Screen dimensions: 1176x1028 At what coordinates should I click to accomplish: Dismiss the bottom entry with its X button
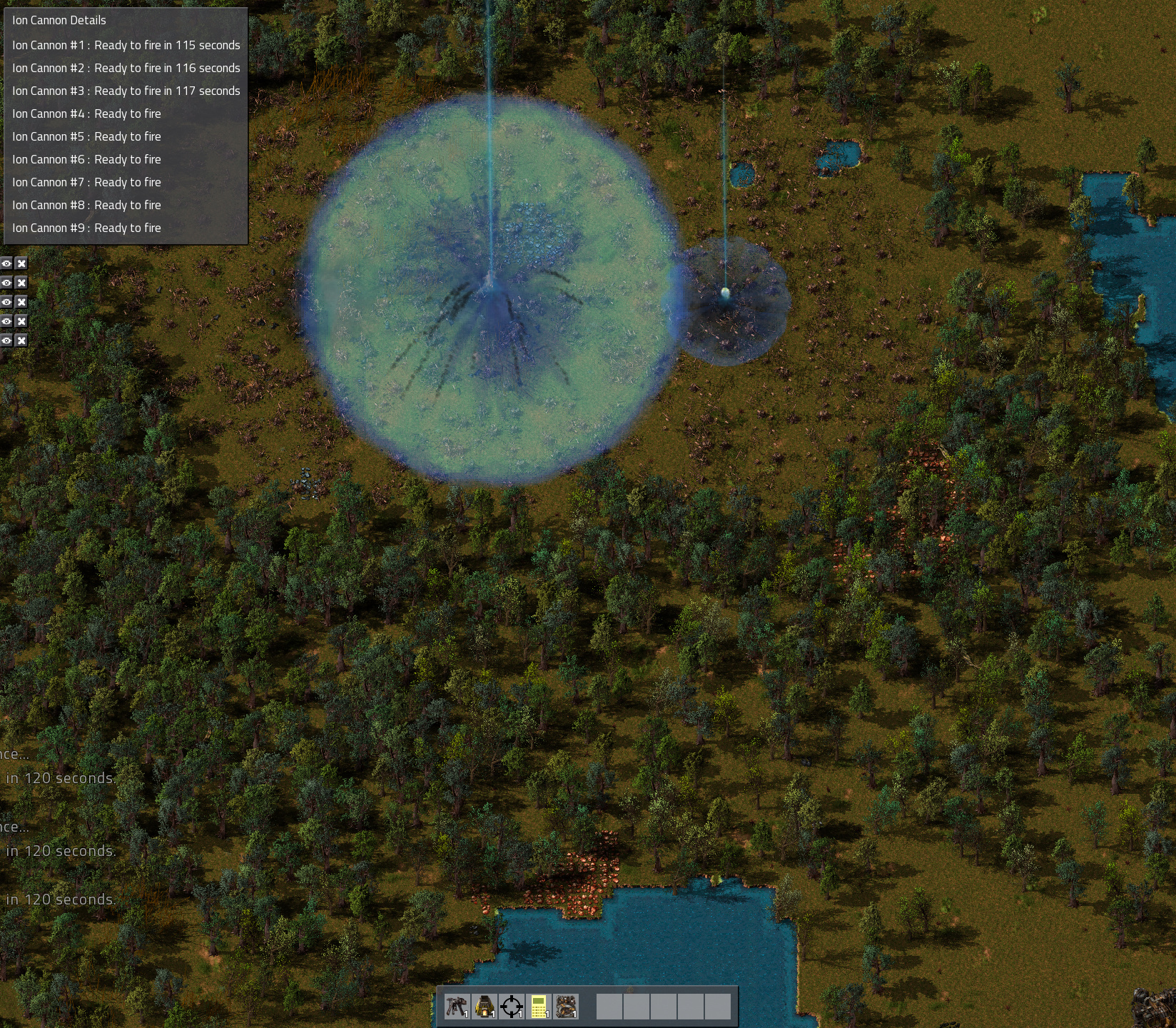21,341
